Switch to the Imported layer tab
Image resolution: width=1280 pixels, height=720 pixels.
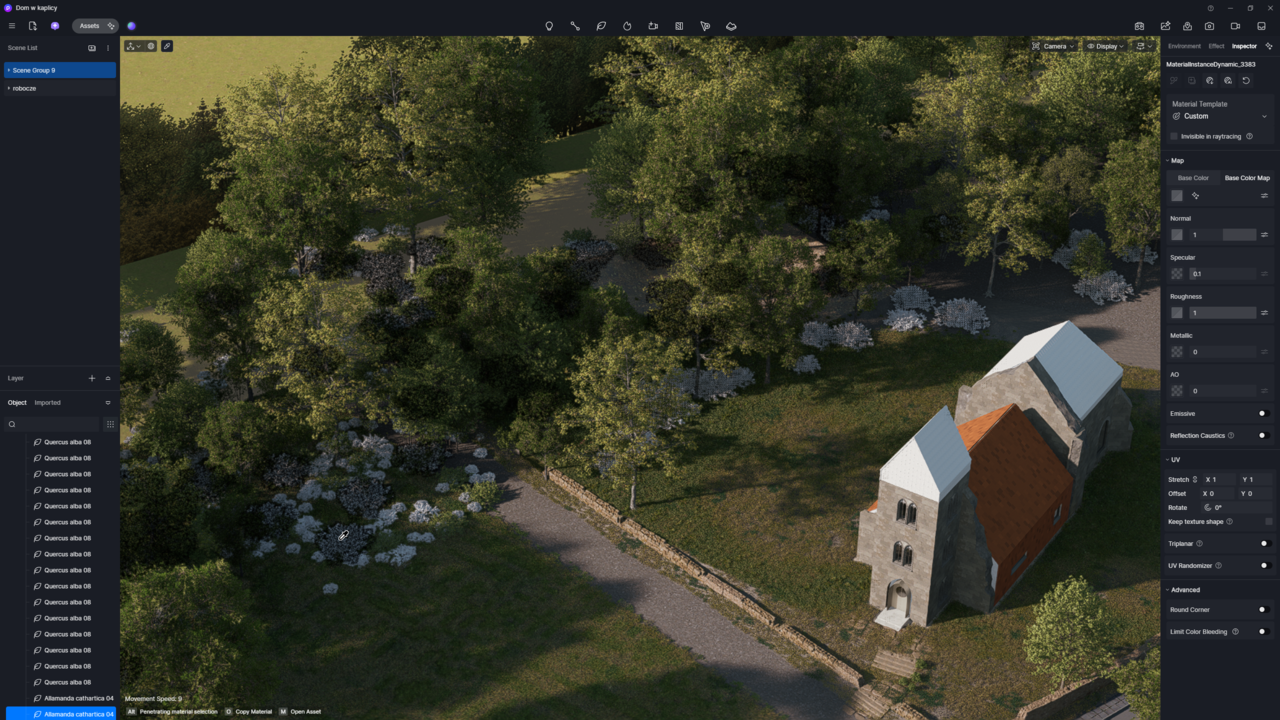coord(47,403)
